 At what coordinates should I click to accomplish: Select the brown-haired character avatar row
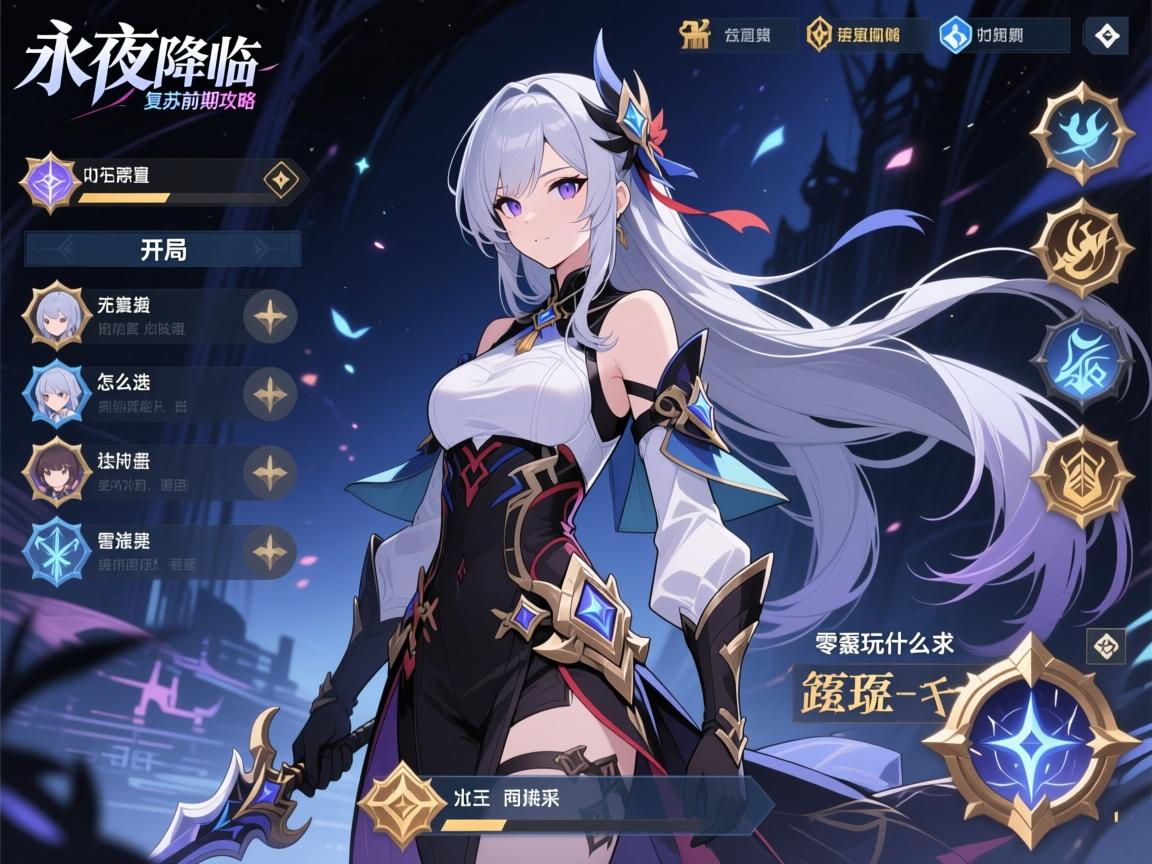[x=130, y=472]
